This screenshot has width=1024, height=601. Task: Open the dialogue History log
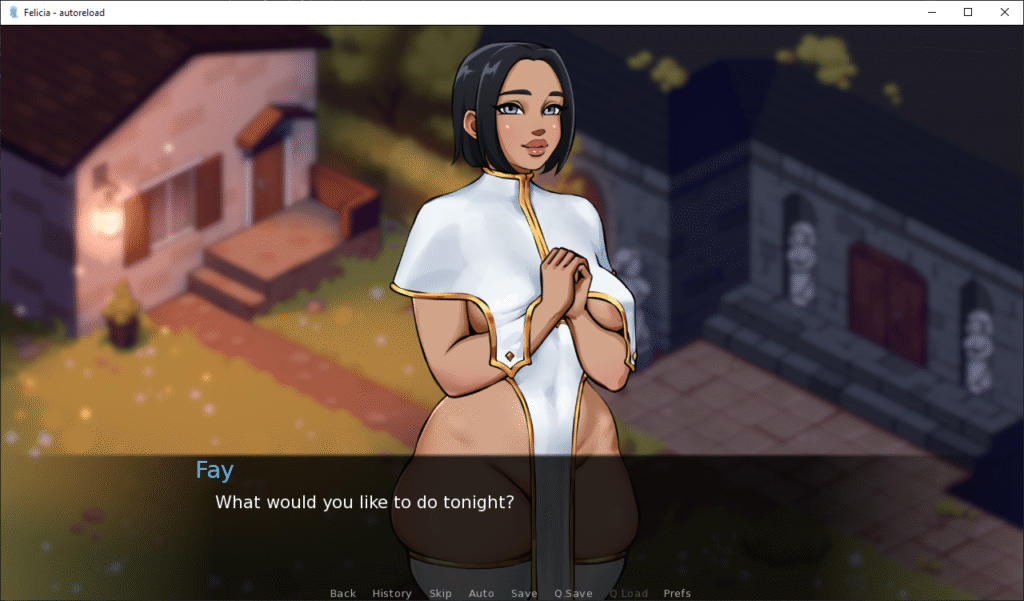click(x=392, y=593)
